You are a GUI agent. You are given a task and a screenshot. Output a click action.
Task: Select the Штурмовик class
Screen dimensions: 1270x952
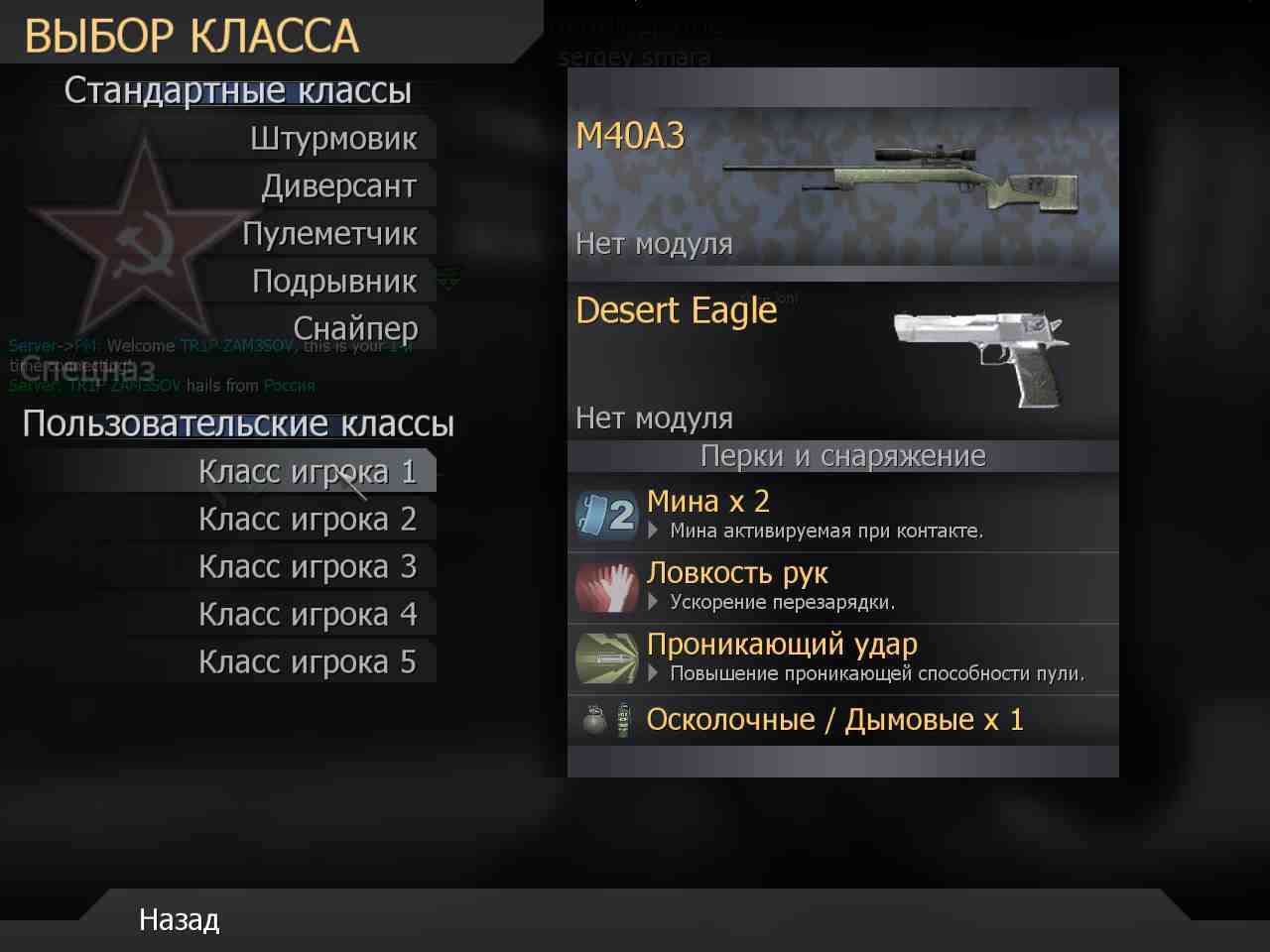point(336,138)
